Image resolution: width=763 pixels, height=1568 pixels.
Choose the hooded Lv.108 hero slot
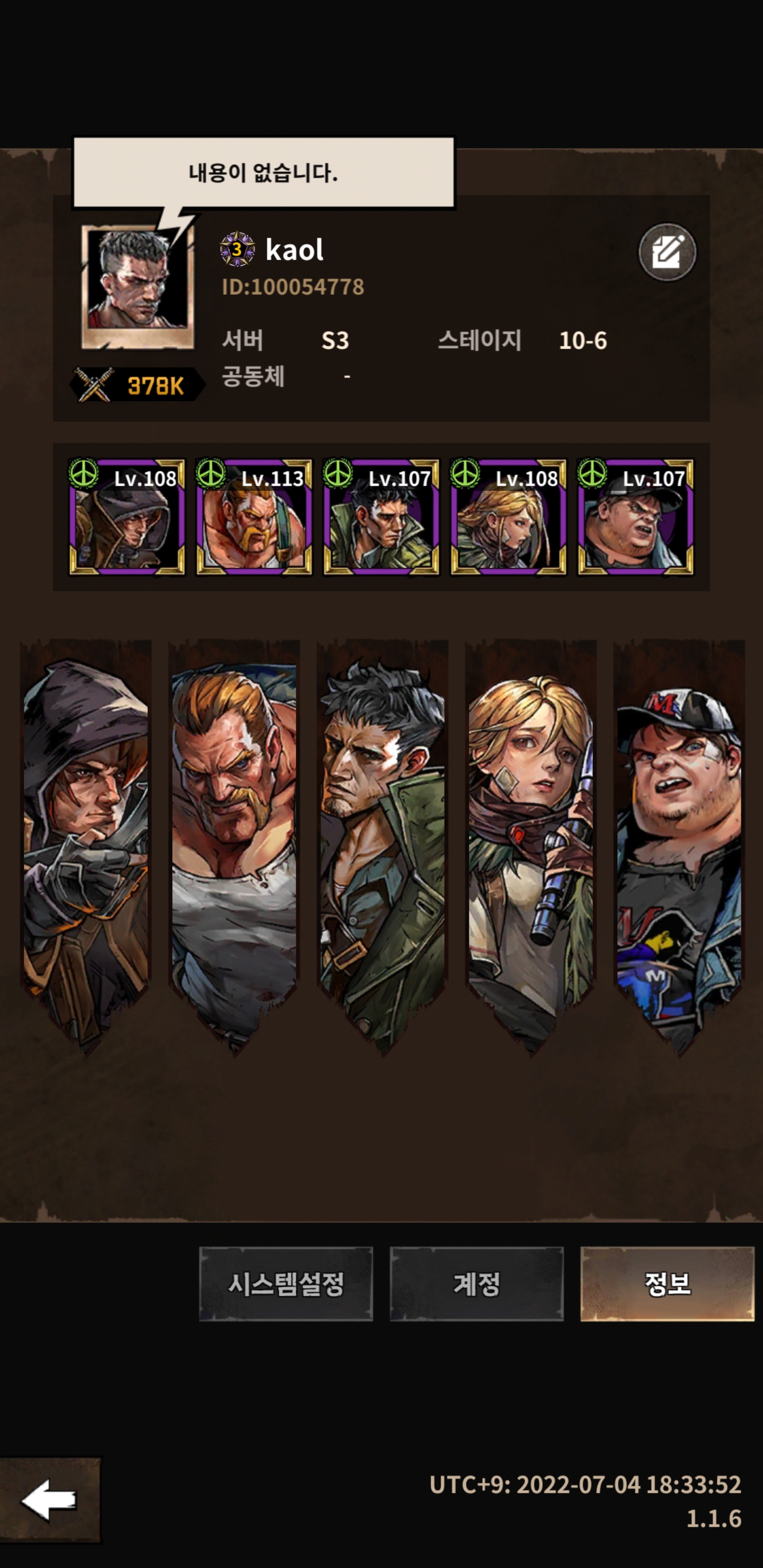coord(127,517)
